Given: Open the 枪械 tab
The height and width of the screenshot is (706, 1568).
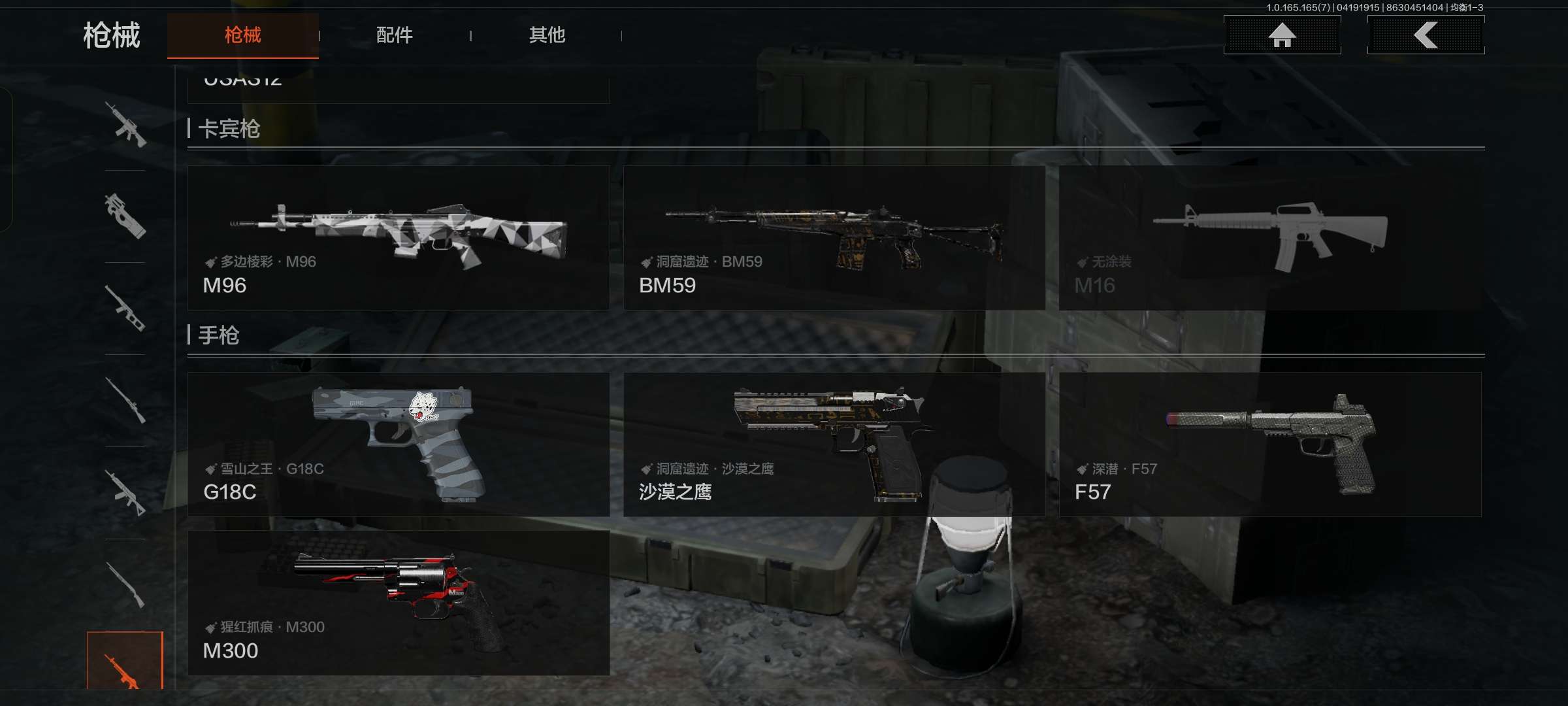Looking at the screenshot, I should click(243, 36).
